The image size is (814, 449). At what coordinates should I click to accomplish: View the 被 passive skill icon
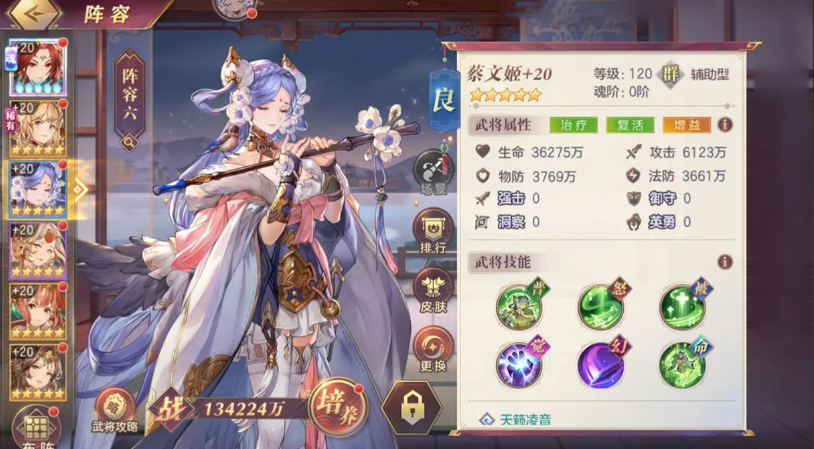(x=682, y=309)
